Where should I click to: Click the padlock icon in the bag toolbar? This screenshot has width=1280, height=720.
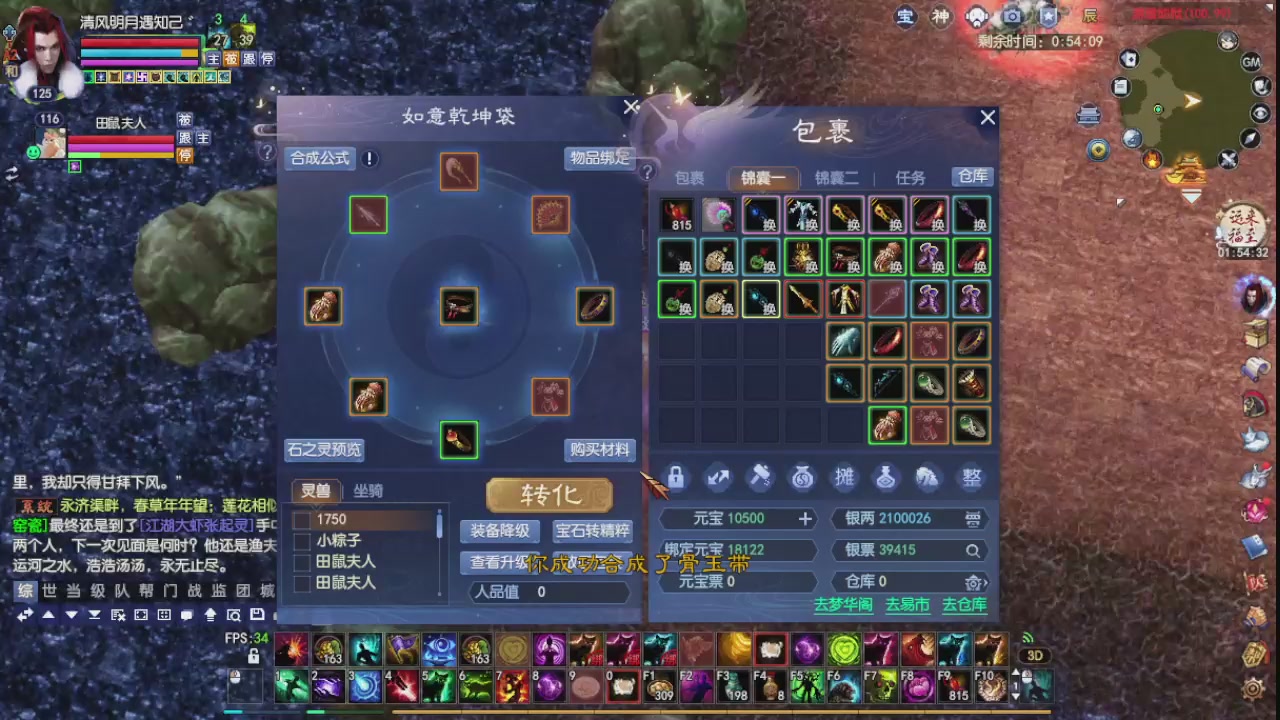tap(676, 478)
